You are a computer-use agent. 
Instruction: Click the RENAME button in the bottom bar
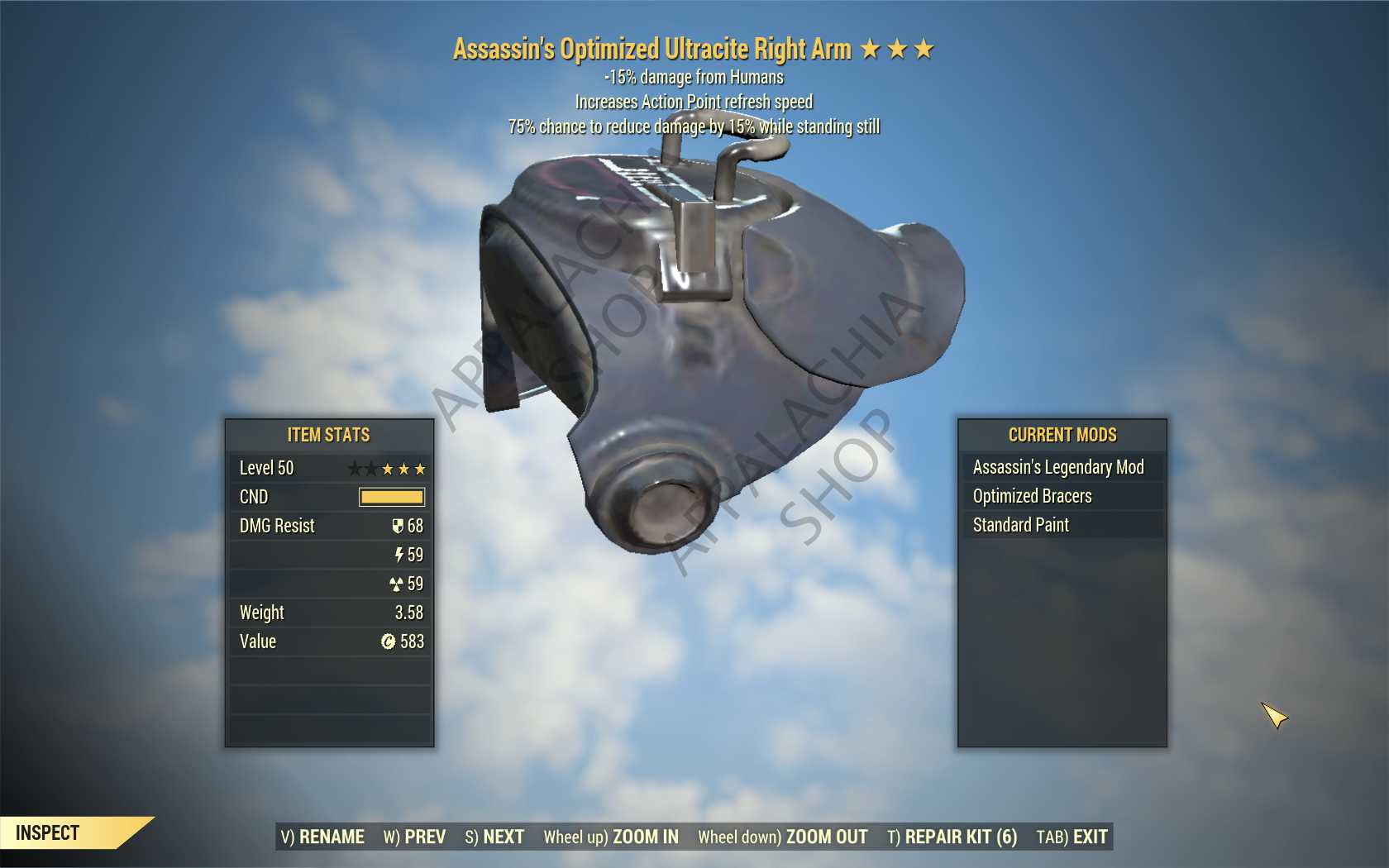tap(322, 837)
